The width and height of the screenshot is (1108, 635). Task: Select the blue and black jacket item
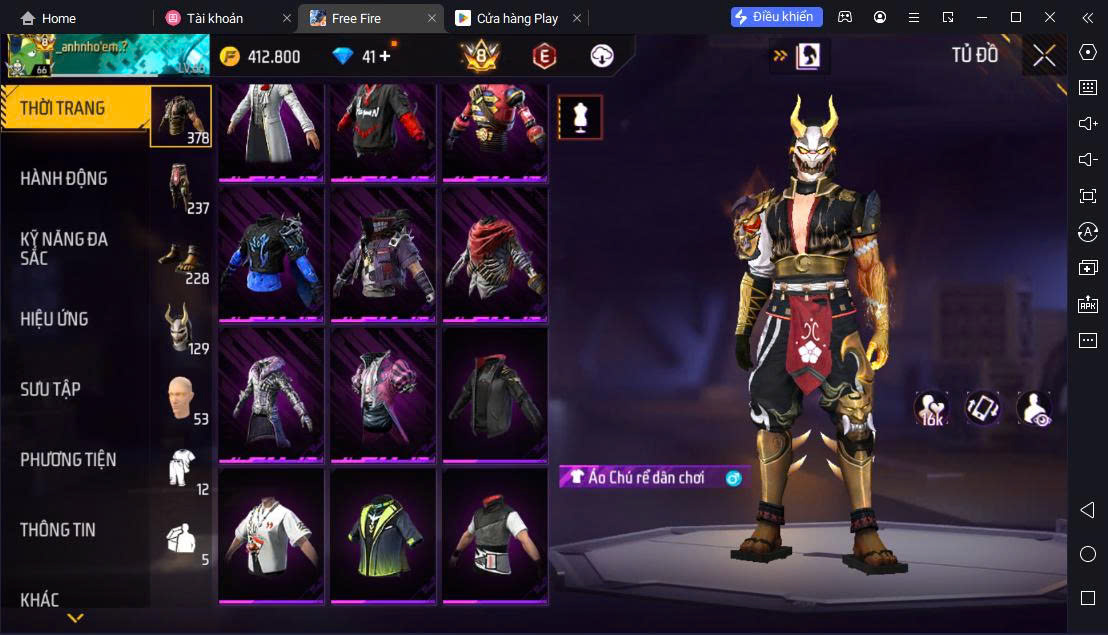pos(271,255)
